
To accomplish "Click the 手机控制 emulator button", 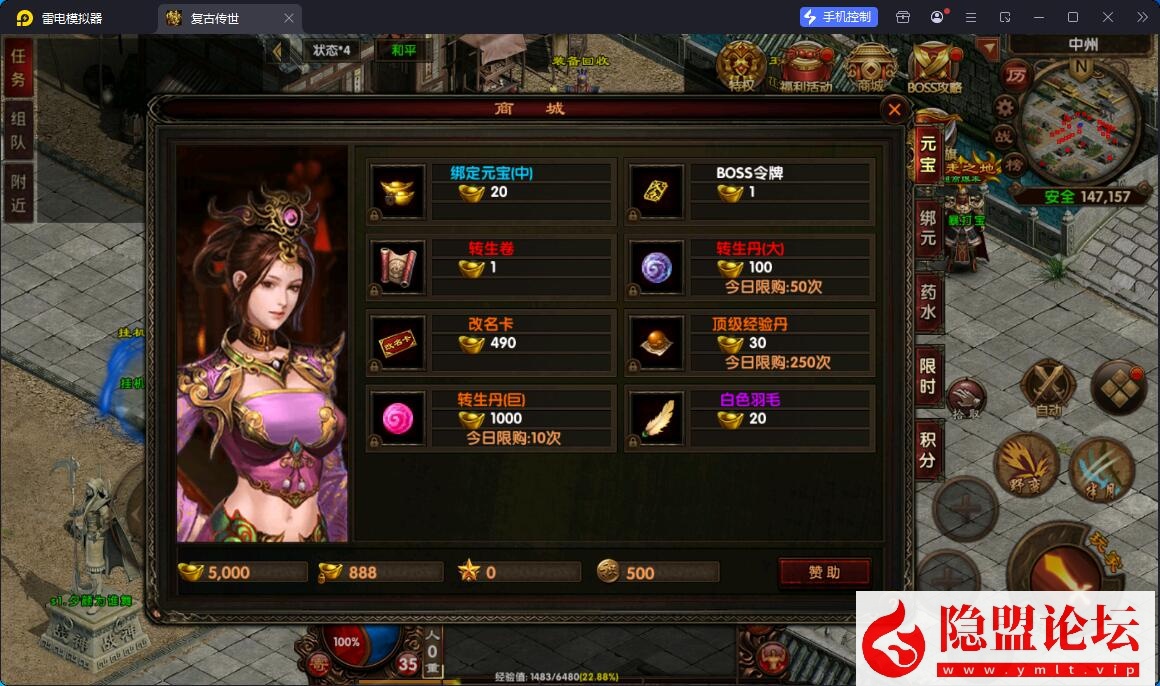I will (839, 17).
